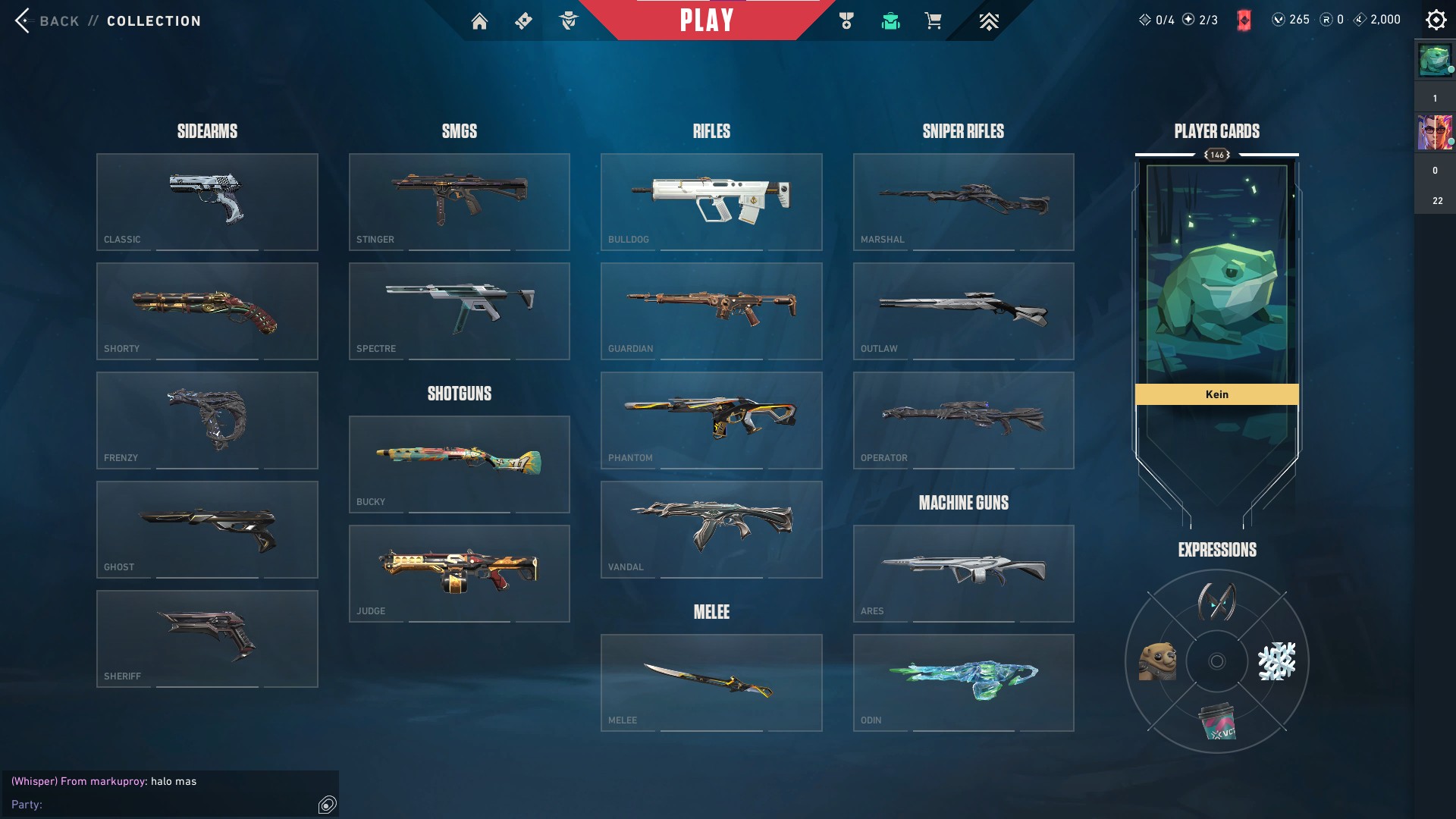Open the Operator sniper slot
The image size is (1456, 819).
963,420
